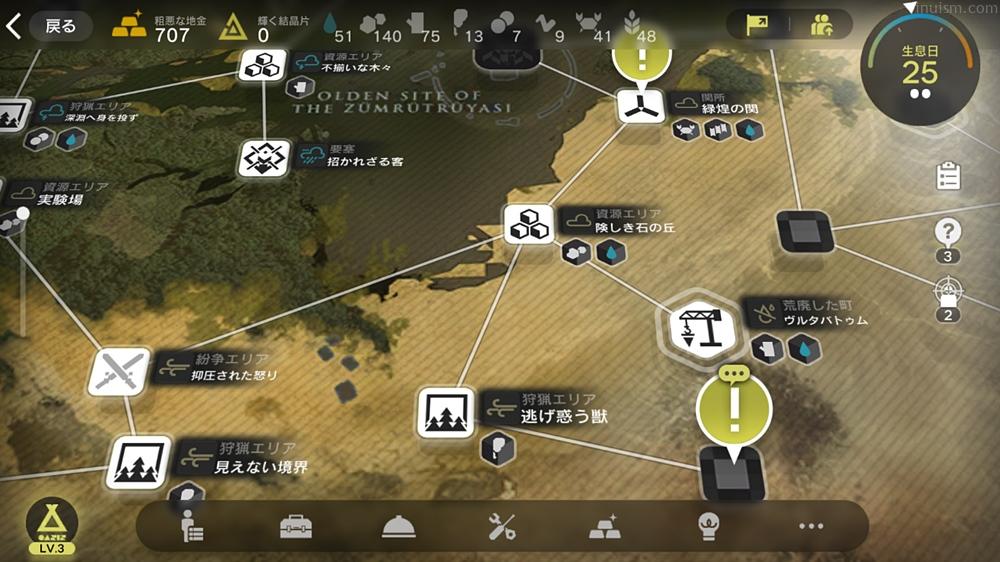Select the food cloche icon in bottom bar

click(x=398, y=527)
